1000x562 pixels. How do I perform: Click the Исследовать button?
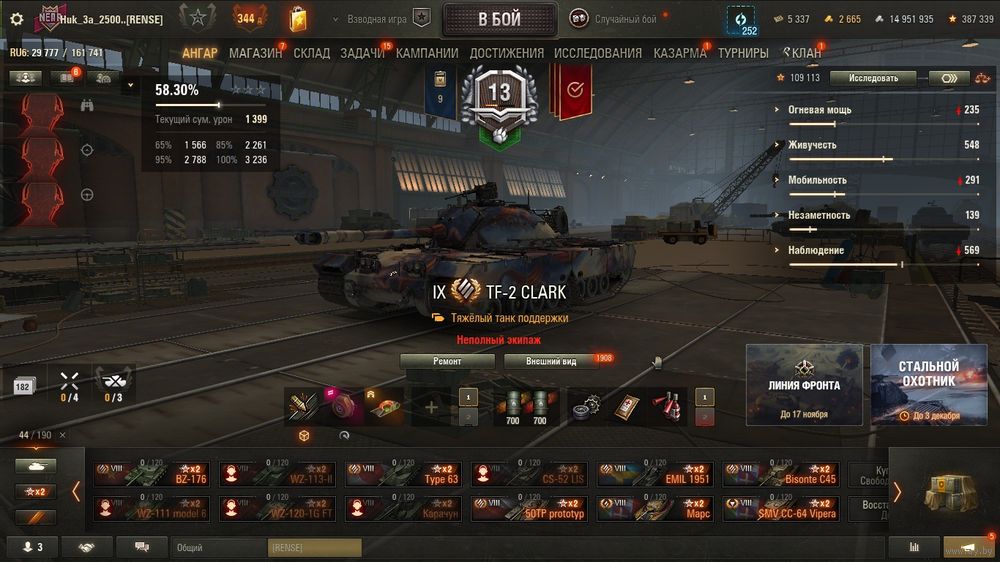(x=873, y=78)
